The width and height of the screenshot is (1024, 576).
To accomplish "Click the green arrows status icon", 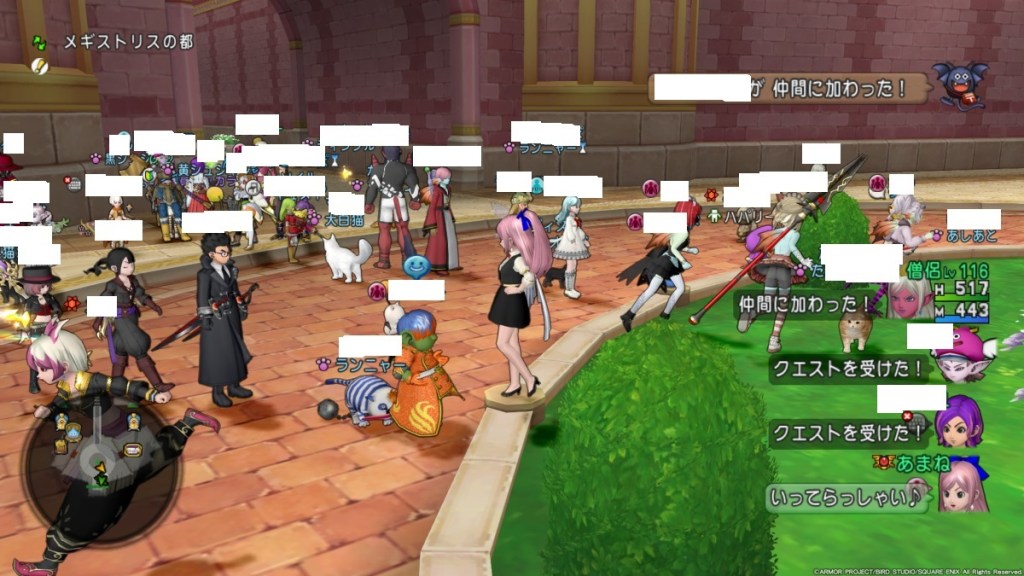I will click(39, 43).
